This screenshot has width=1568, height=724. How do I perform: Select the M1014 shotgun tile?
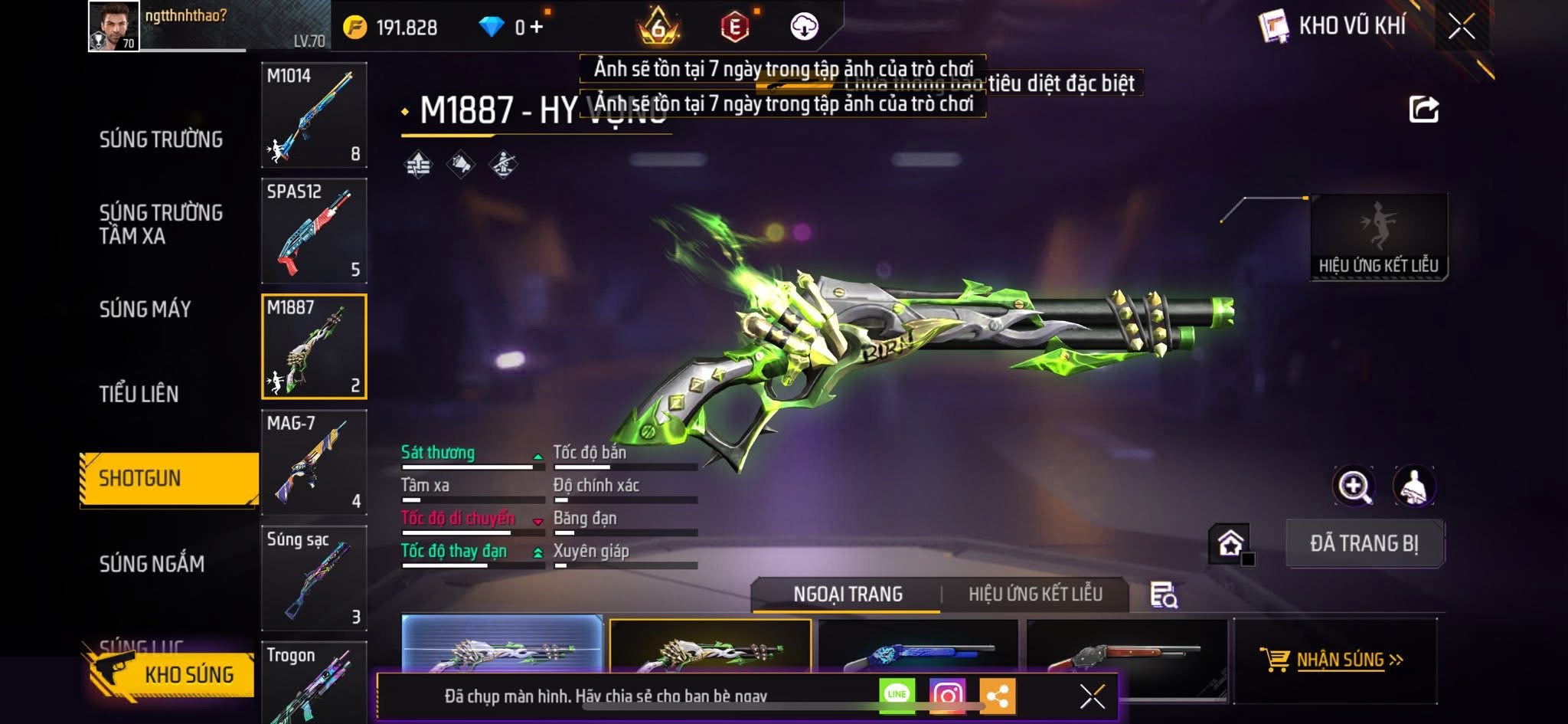314,115
